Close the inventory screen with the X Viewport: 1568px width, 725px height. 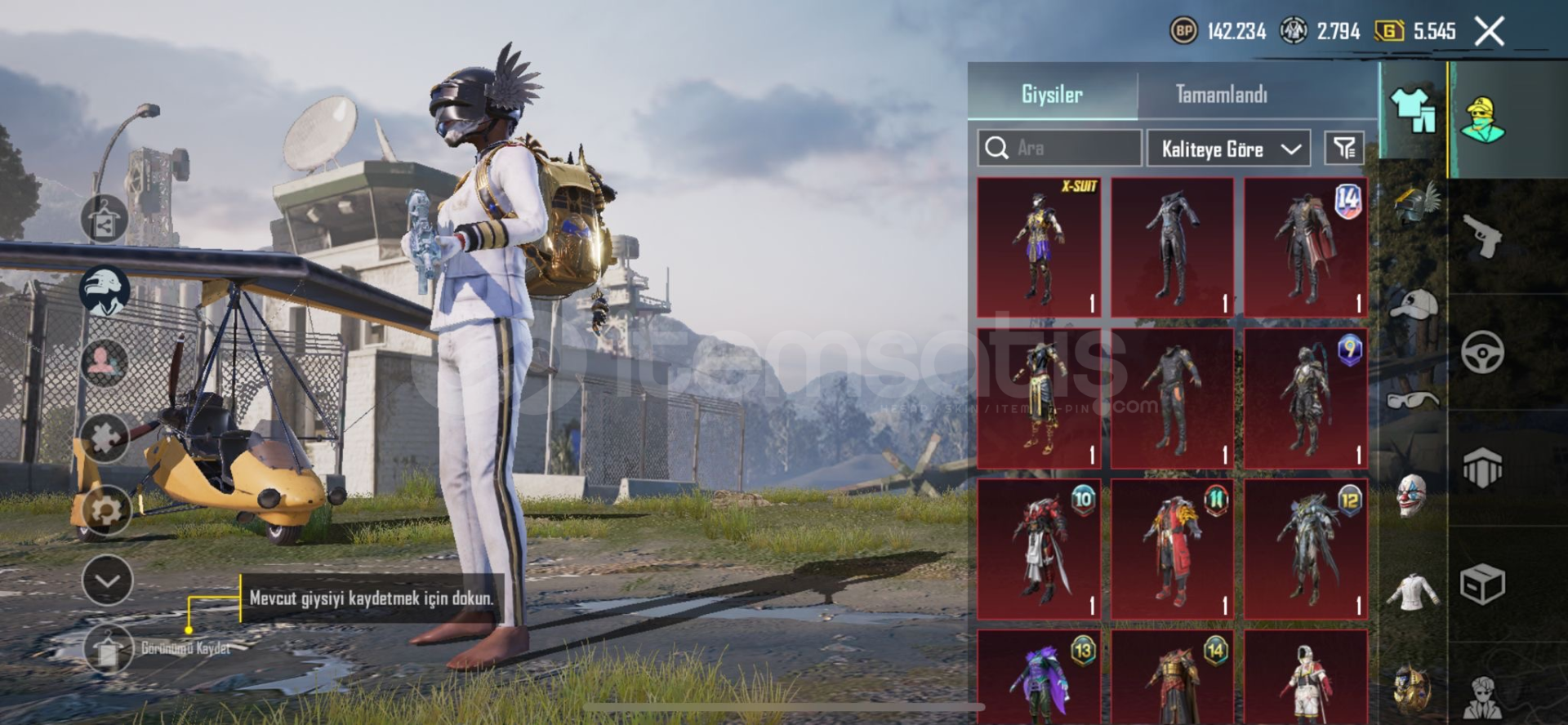point(1489,32)
